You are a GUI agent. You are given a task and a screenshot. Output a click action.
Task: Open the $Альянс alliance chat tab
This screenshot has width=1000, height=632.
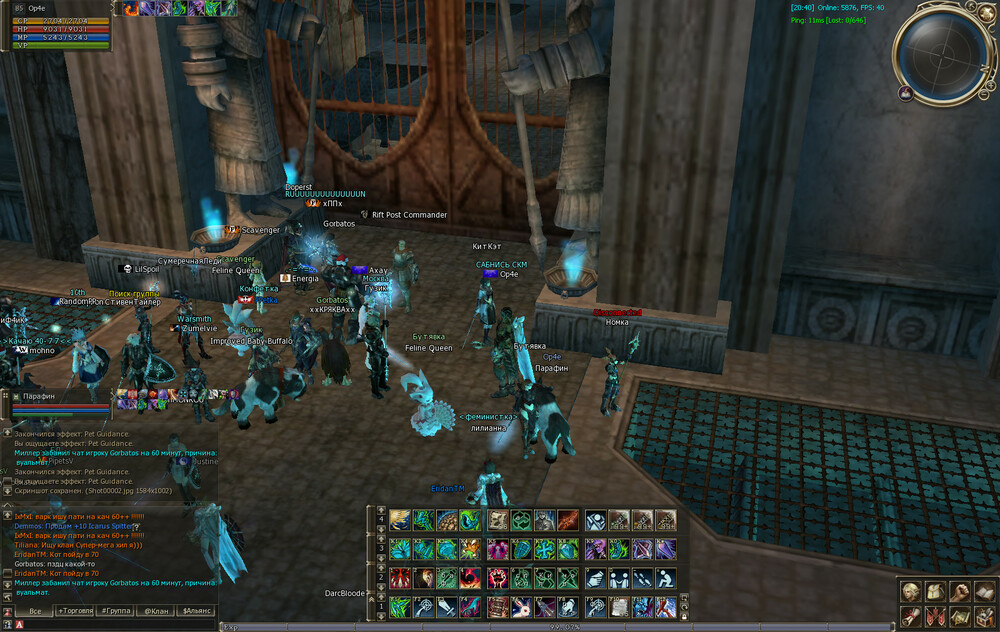(x=196, y=610)
